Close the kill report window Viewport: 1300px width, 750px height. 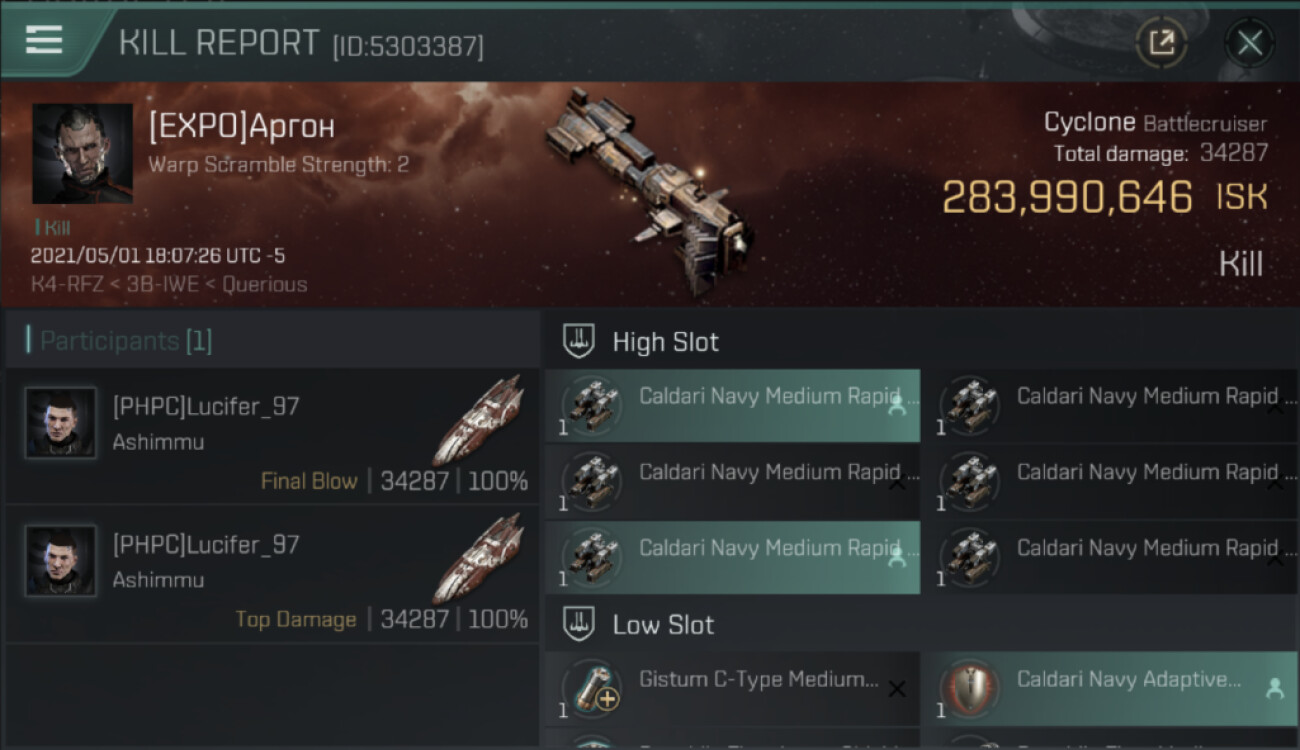[x=1249, y=43]
